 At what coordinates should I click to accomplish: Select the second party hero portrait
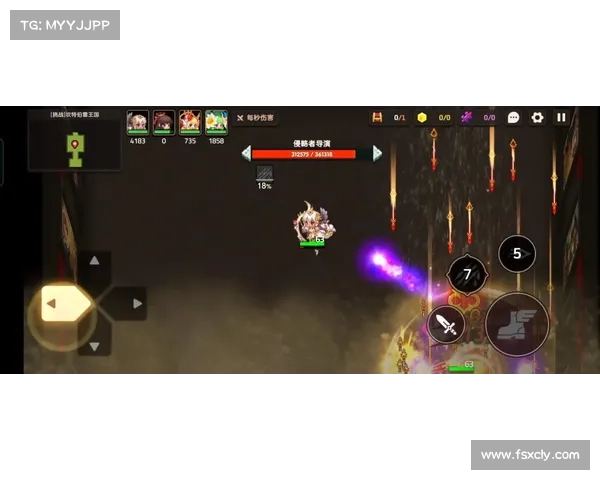tap(164, 122)
